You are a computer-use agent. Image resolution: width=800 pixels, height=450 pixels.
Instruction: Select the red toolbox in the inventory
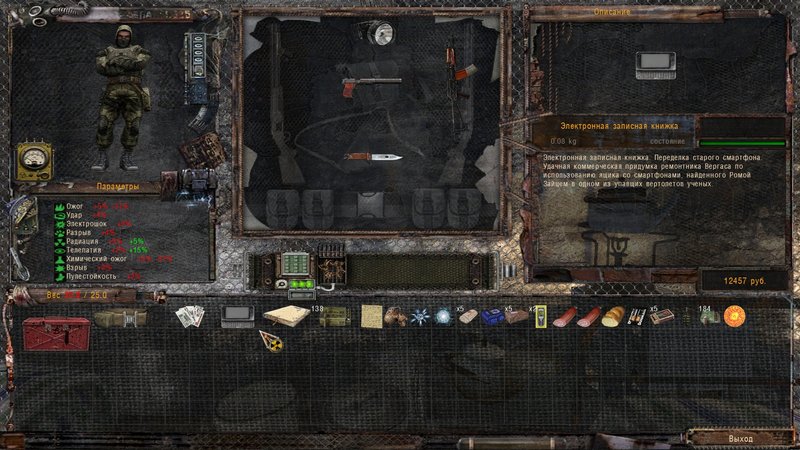click(x=56, y=330)
